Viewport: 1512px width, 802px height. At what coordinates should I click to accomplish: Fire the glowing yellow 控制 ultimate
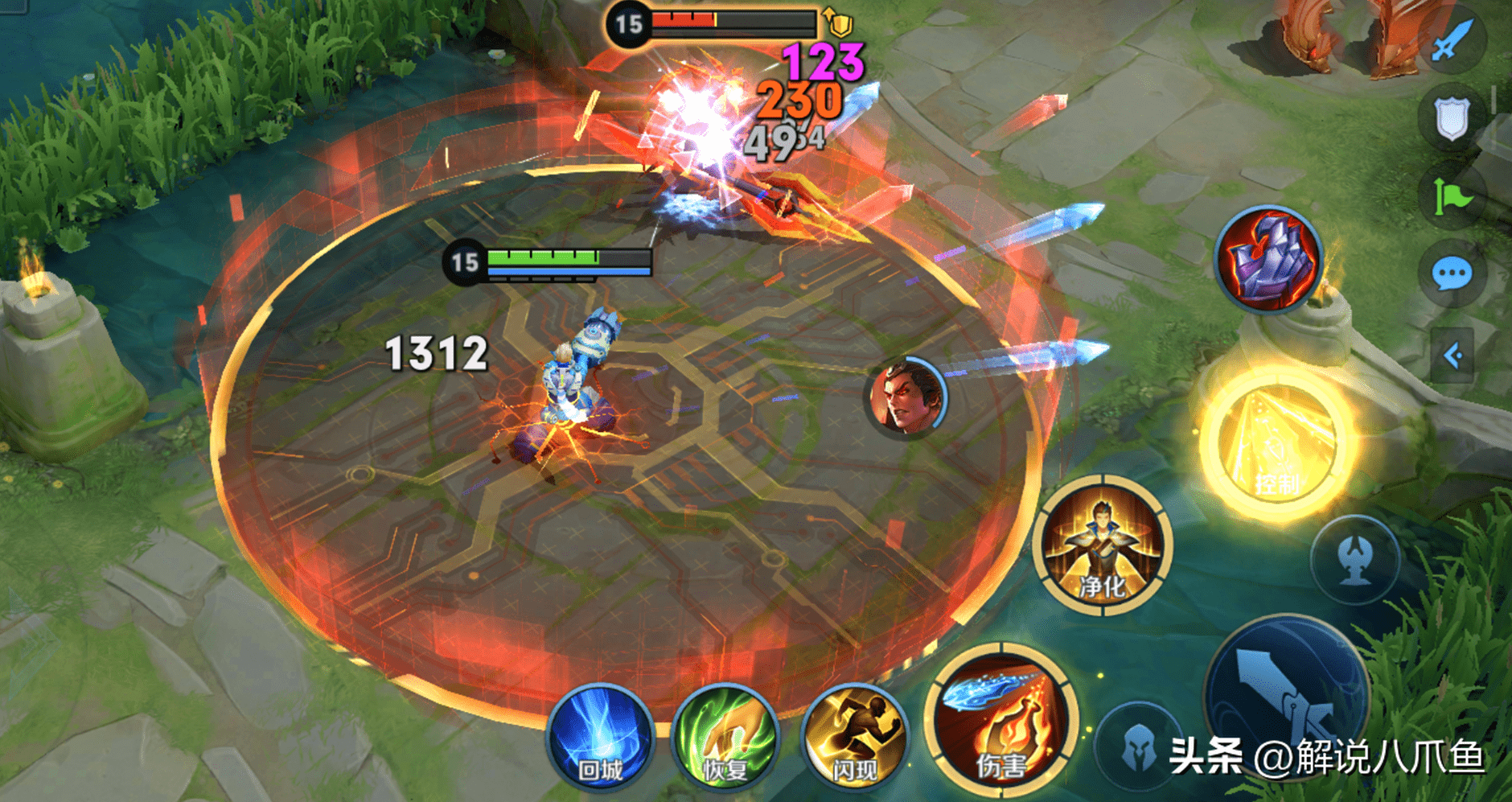[x=1275, y=442]
